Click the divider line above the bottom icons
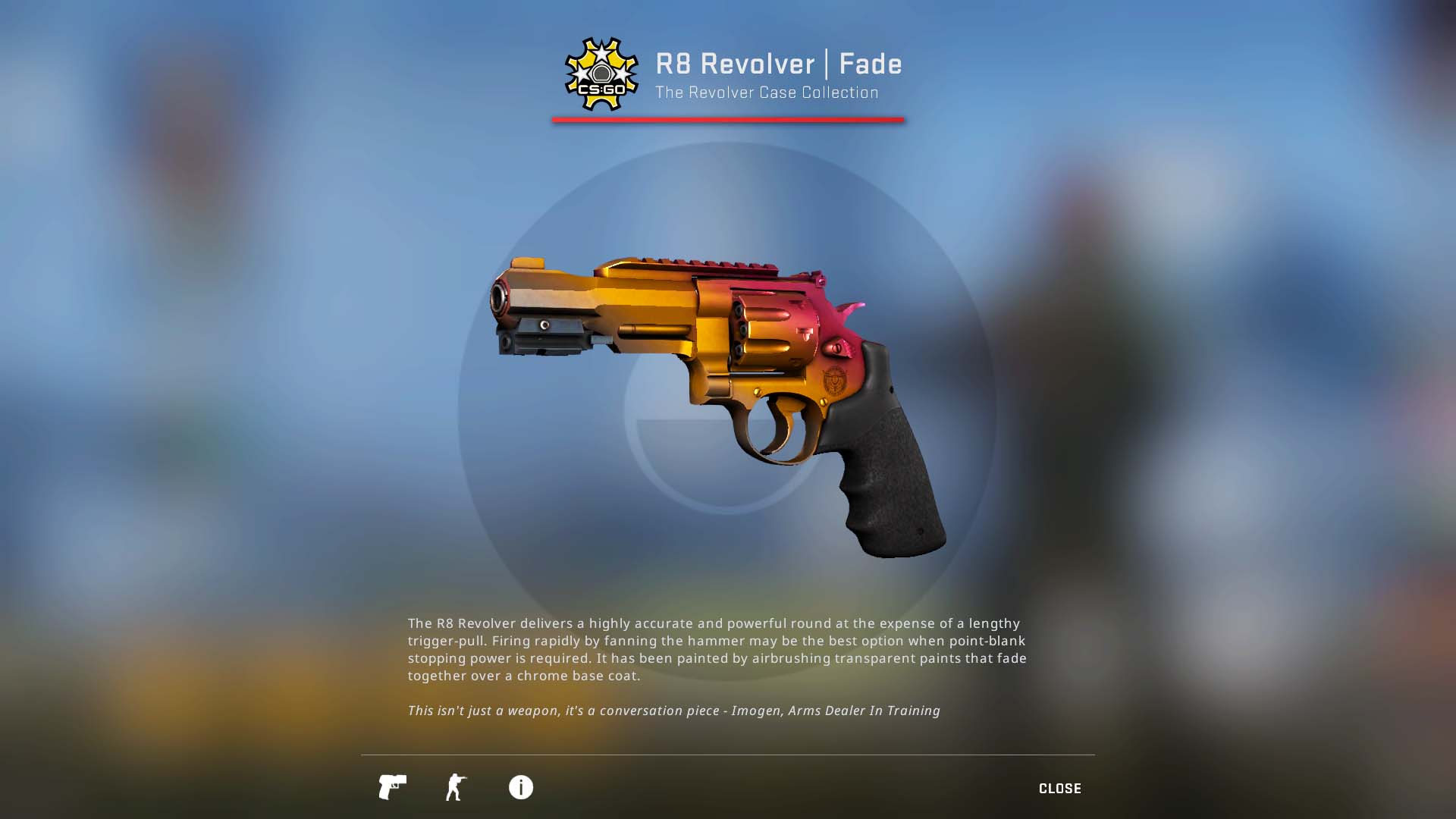1456x819 pixels. tap(728, 755)
